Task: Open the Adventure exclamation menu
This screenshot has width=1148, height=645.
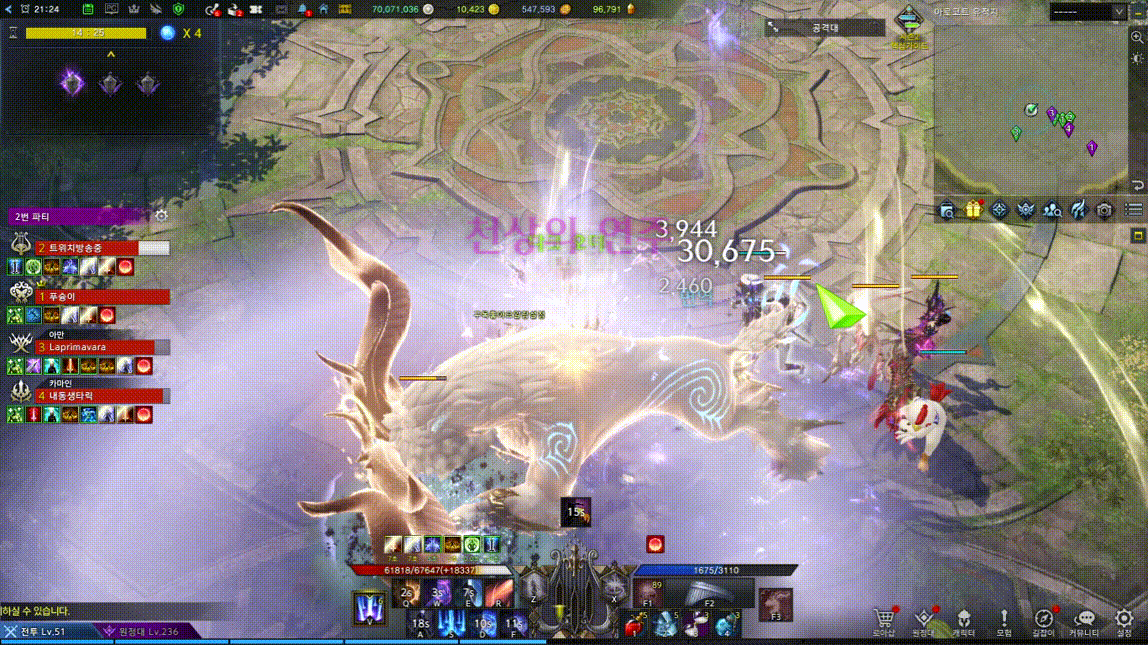Action: point(1004,621)
